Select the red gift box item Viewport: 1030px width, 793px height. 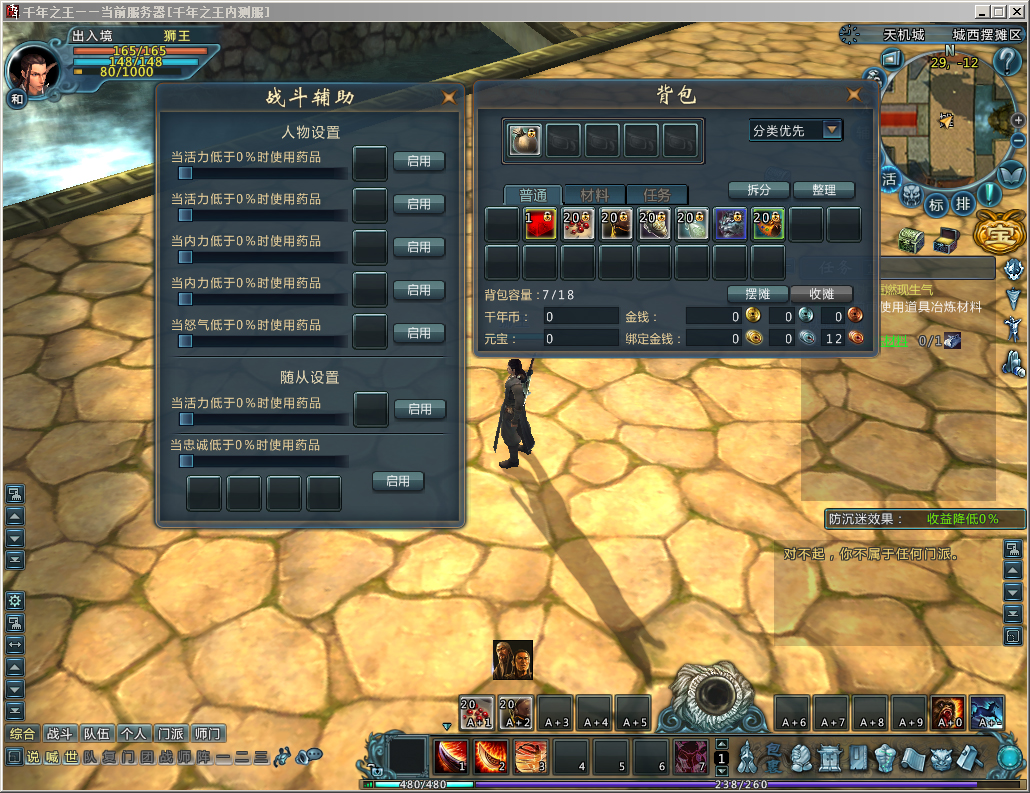pos(541,224)
